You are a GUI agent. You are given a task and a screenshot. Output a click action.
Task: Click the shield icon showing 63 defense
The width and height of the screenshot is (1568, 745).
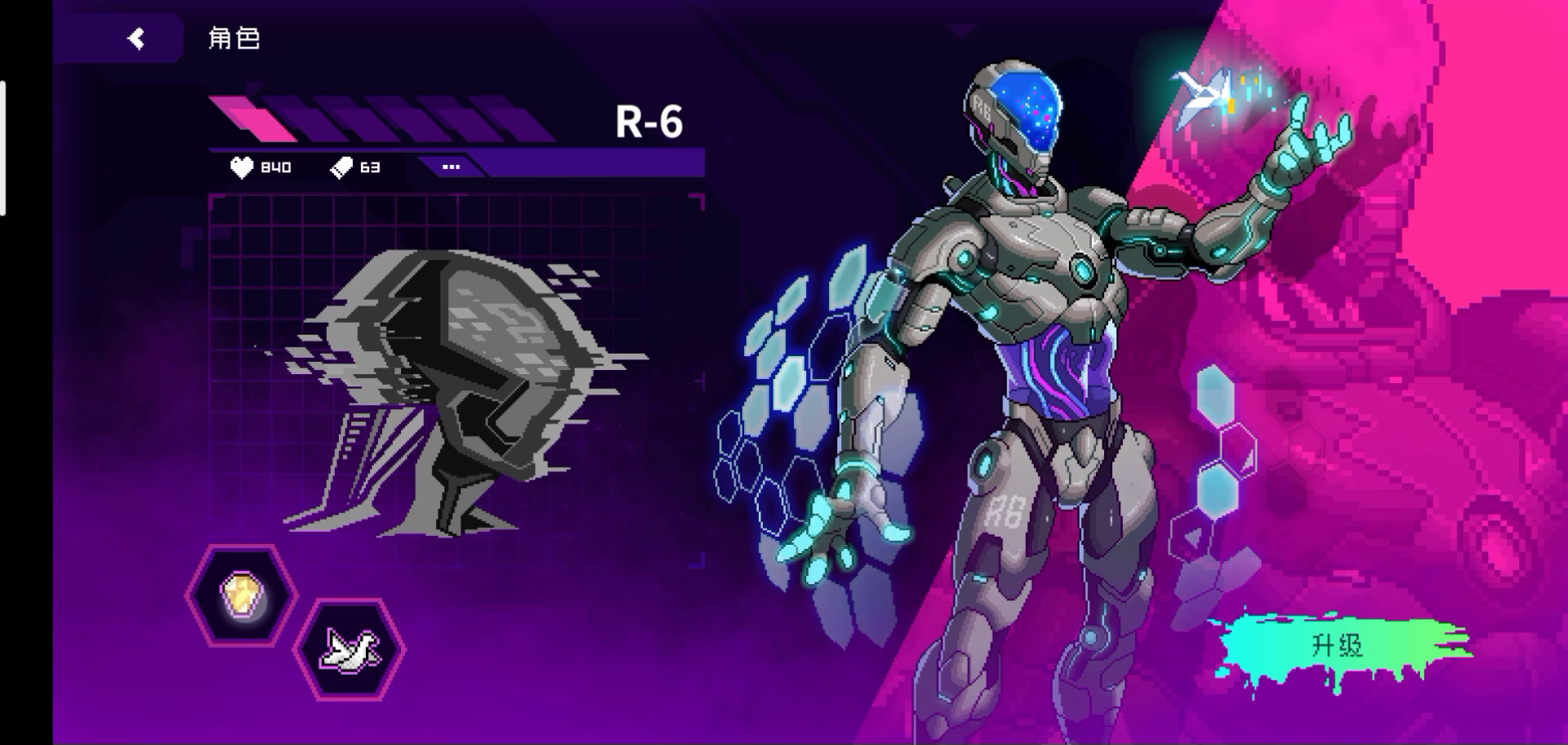pos(343,167)
